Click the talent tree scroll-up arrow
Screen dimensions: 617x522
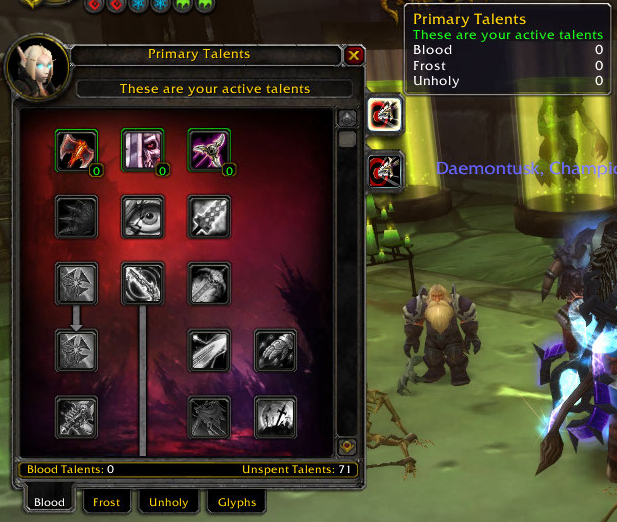pos(347,117)
